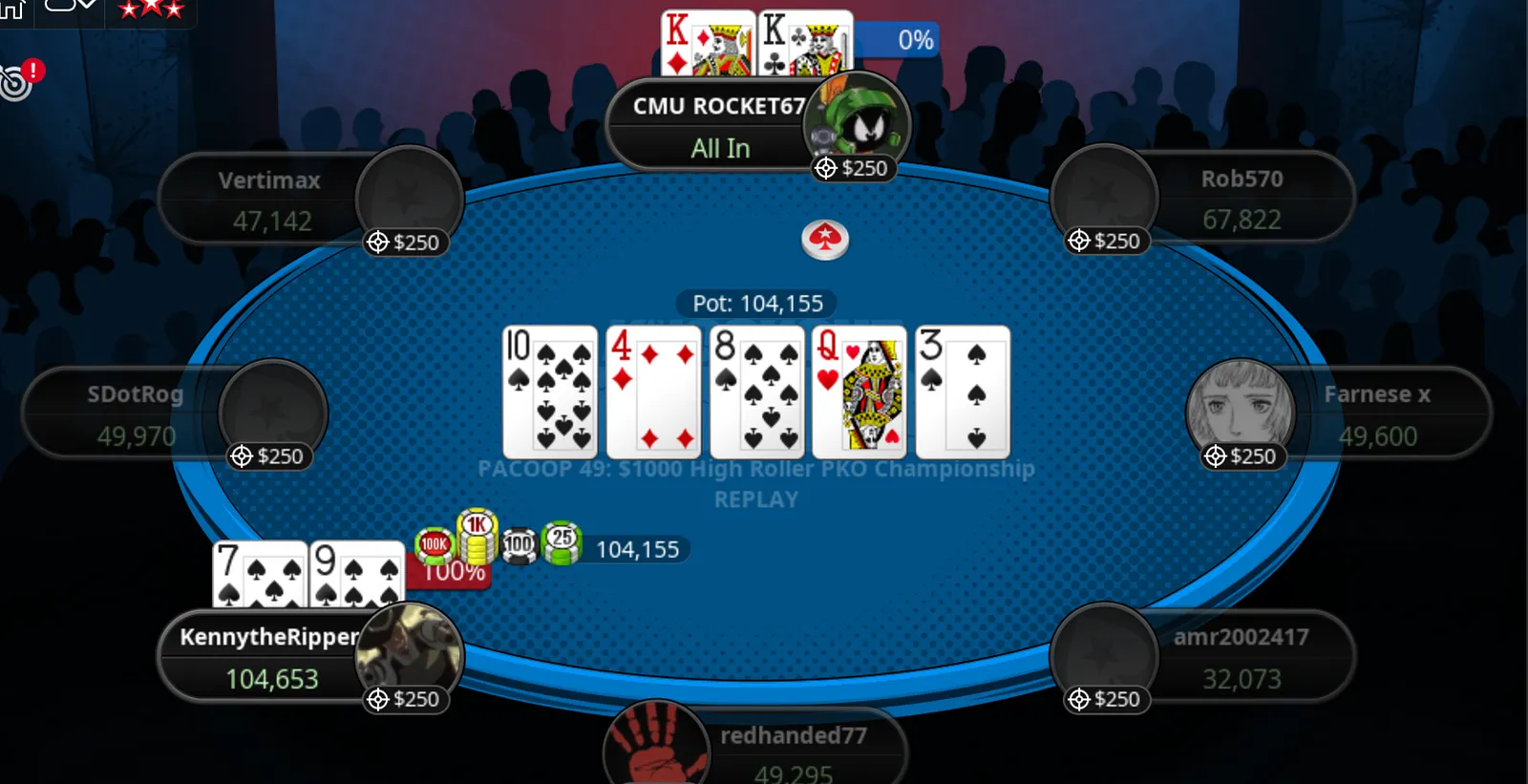Select amr2002417's seat panel

pos(1243,657)
